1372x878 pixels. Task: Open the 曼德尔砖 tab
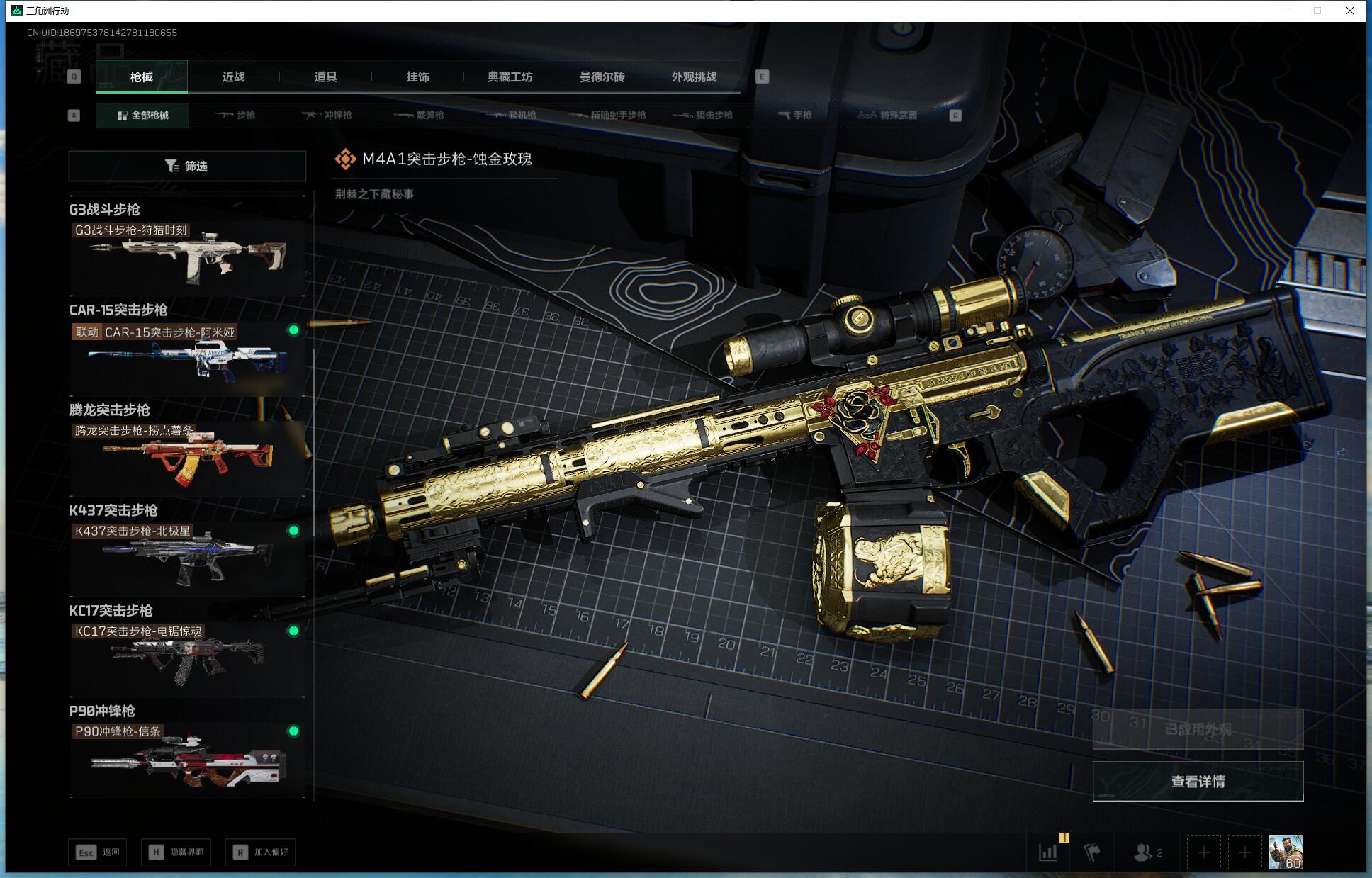pyautogui.click(x=602, y=77)
